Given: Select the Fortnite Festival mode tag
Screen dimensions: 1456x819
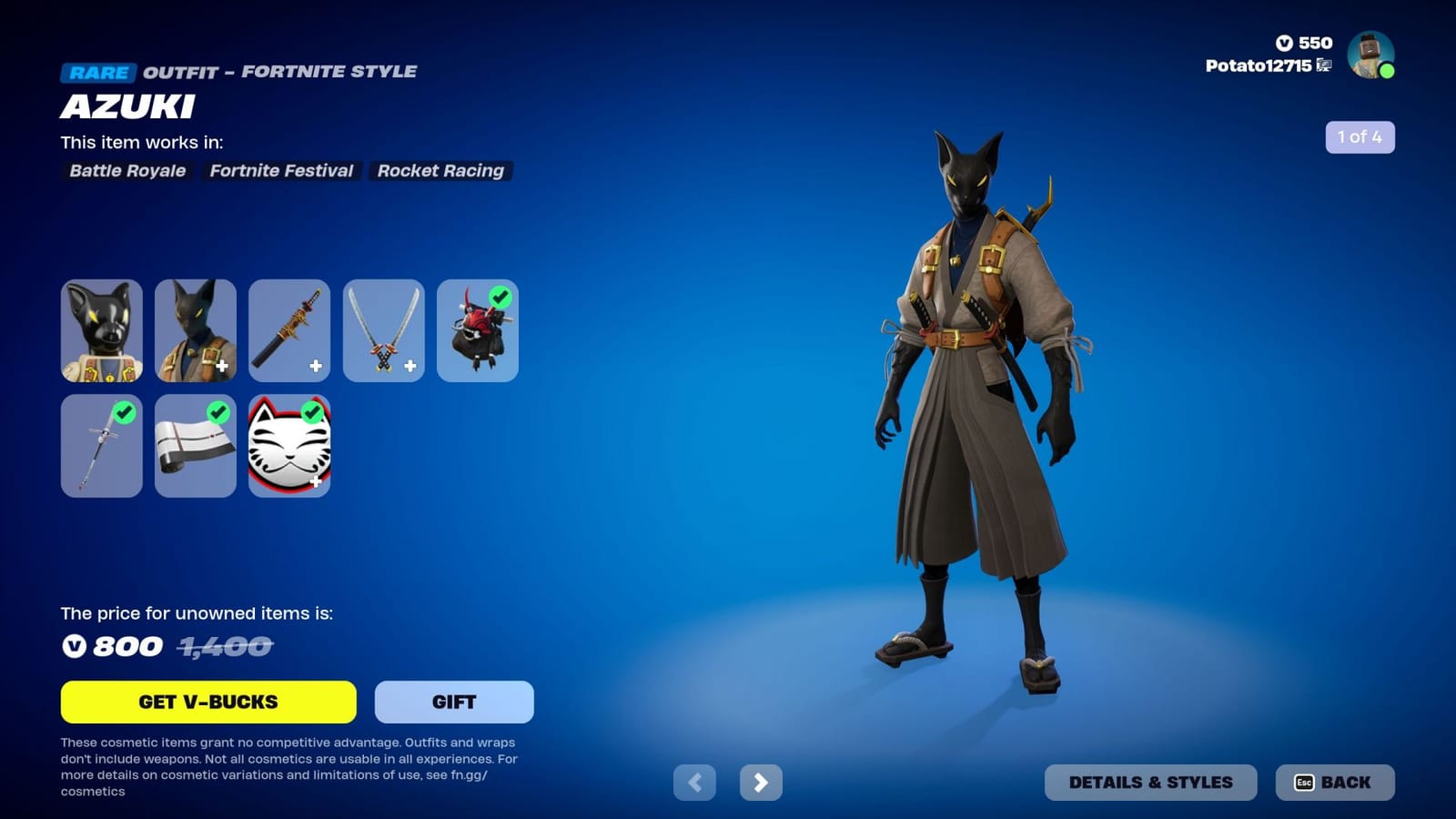Looking at the screenshot, I should [x=282, y=171].
